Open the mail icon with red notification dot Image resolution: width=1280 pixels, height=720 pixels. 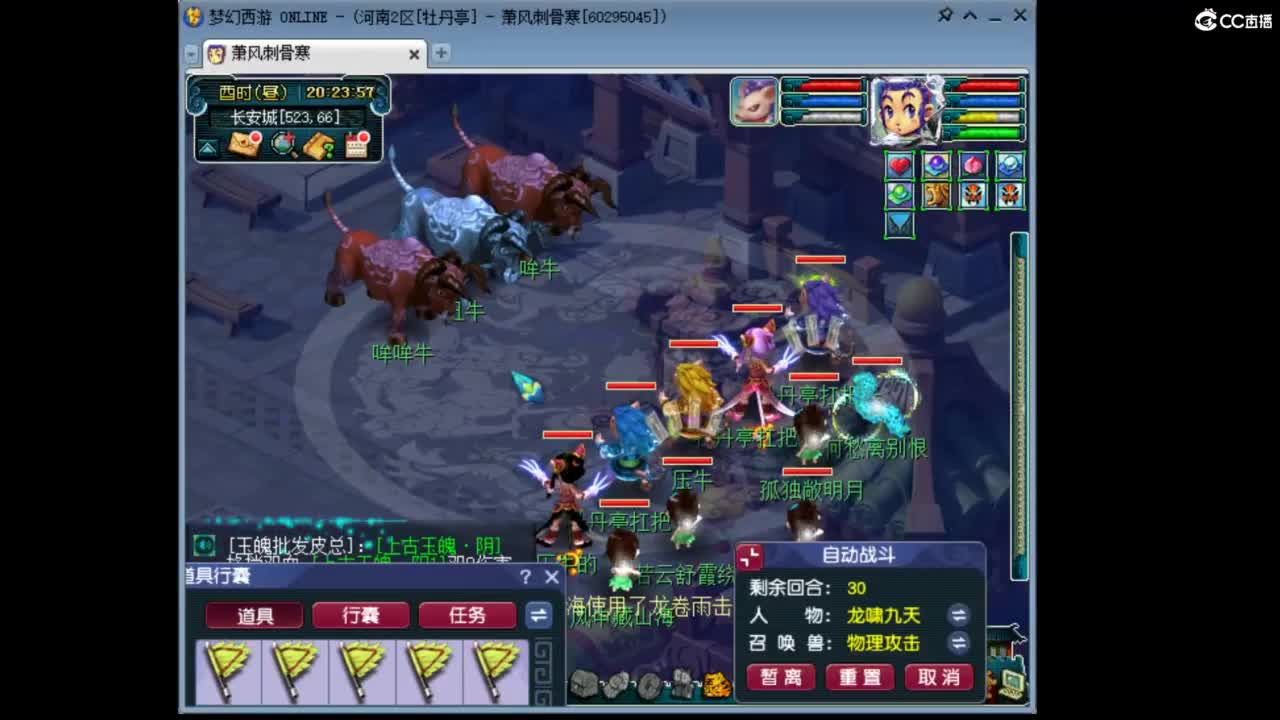(x=243, y=145)
